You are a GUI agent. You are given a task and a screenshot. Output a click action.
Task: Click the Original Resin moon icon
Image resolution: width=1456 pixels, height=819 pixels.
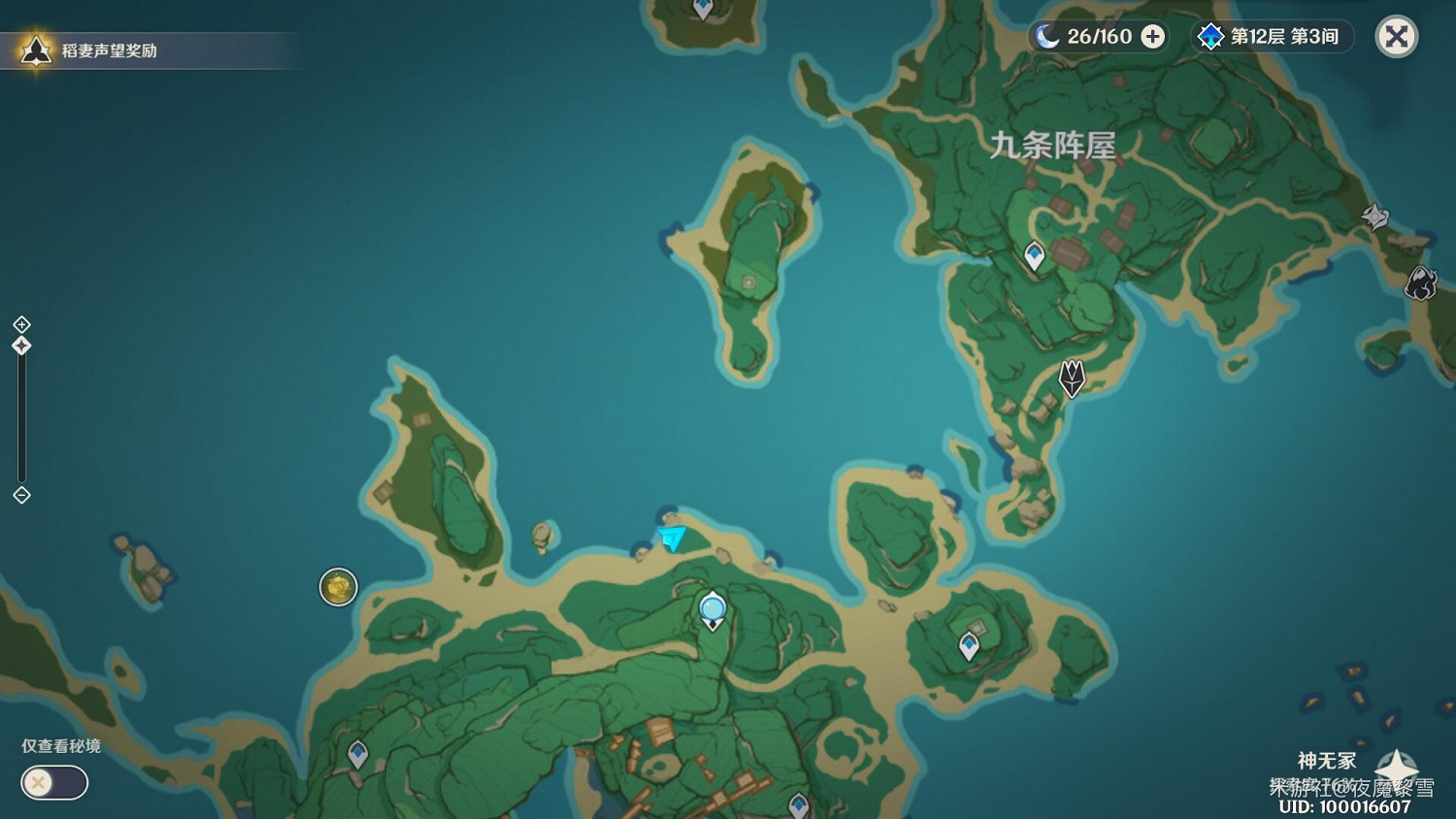1045,36
